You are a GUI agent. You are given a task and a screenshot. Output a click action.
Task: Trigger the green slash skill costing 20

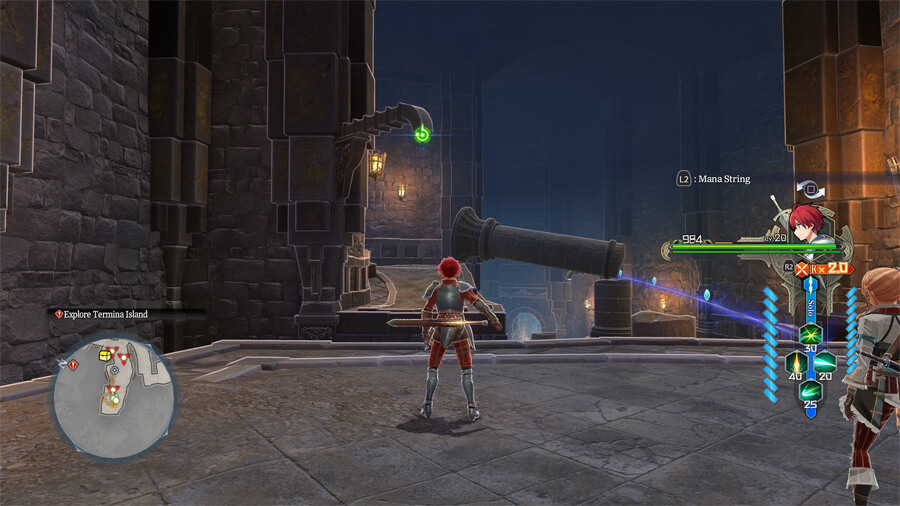coord(824,362)
